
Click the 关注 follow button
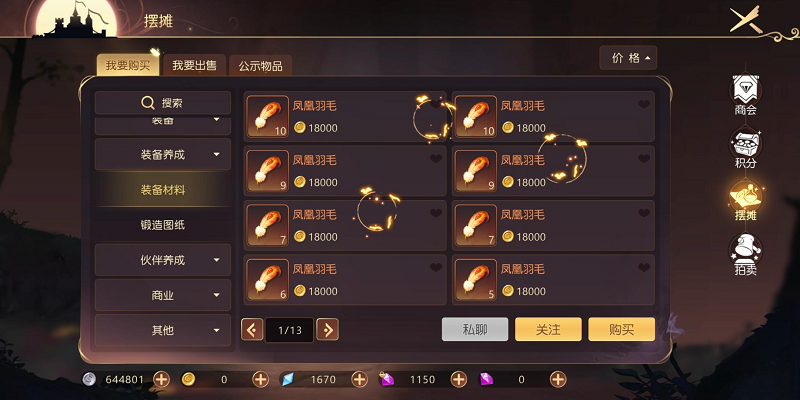(x=548, y=329)
